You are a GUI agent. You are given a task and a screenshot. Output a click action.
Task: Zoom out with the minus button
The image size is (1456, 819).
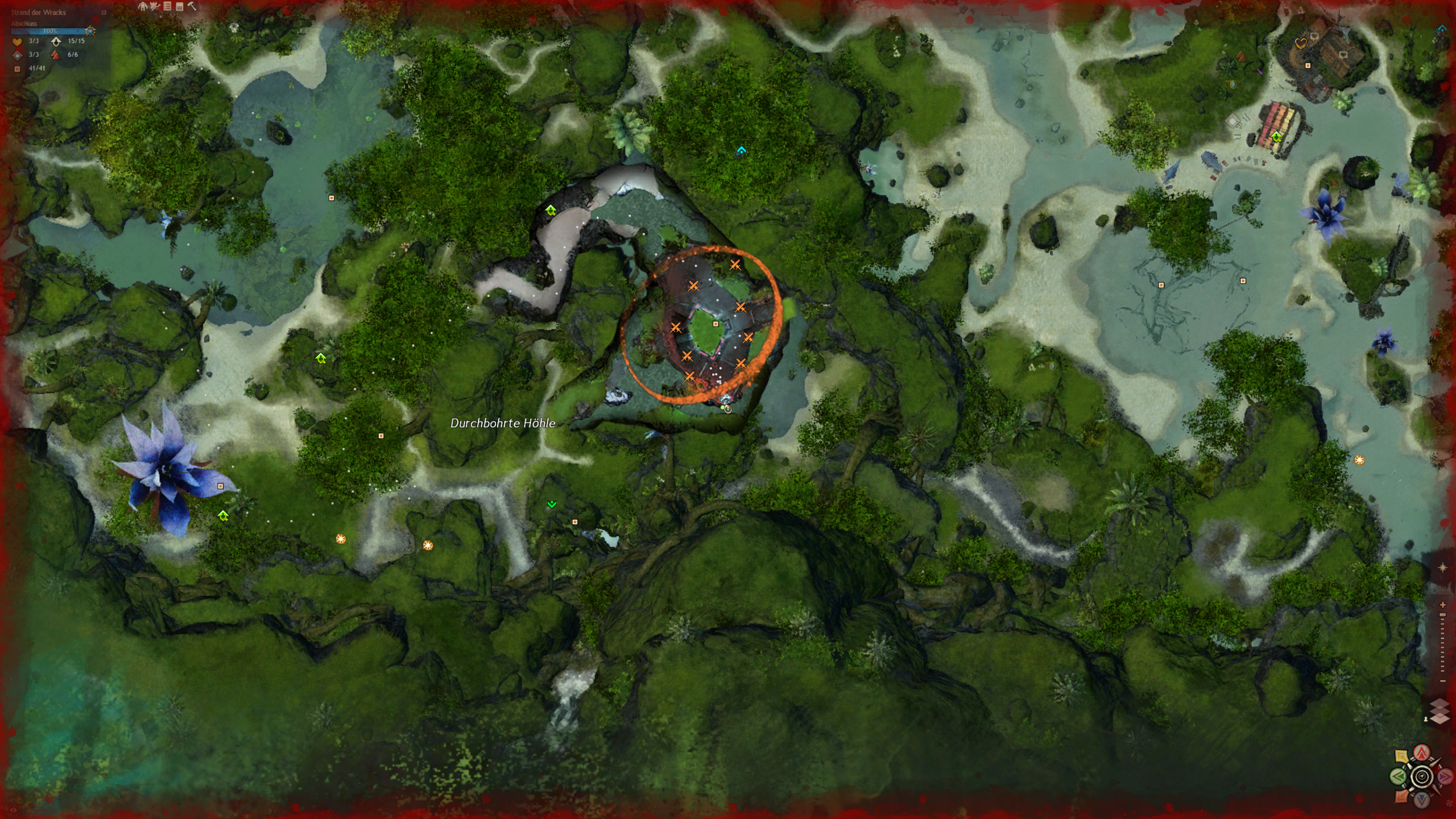click(1442, 681)
